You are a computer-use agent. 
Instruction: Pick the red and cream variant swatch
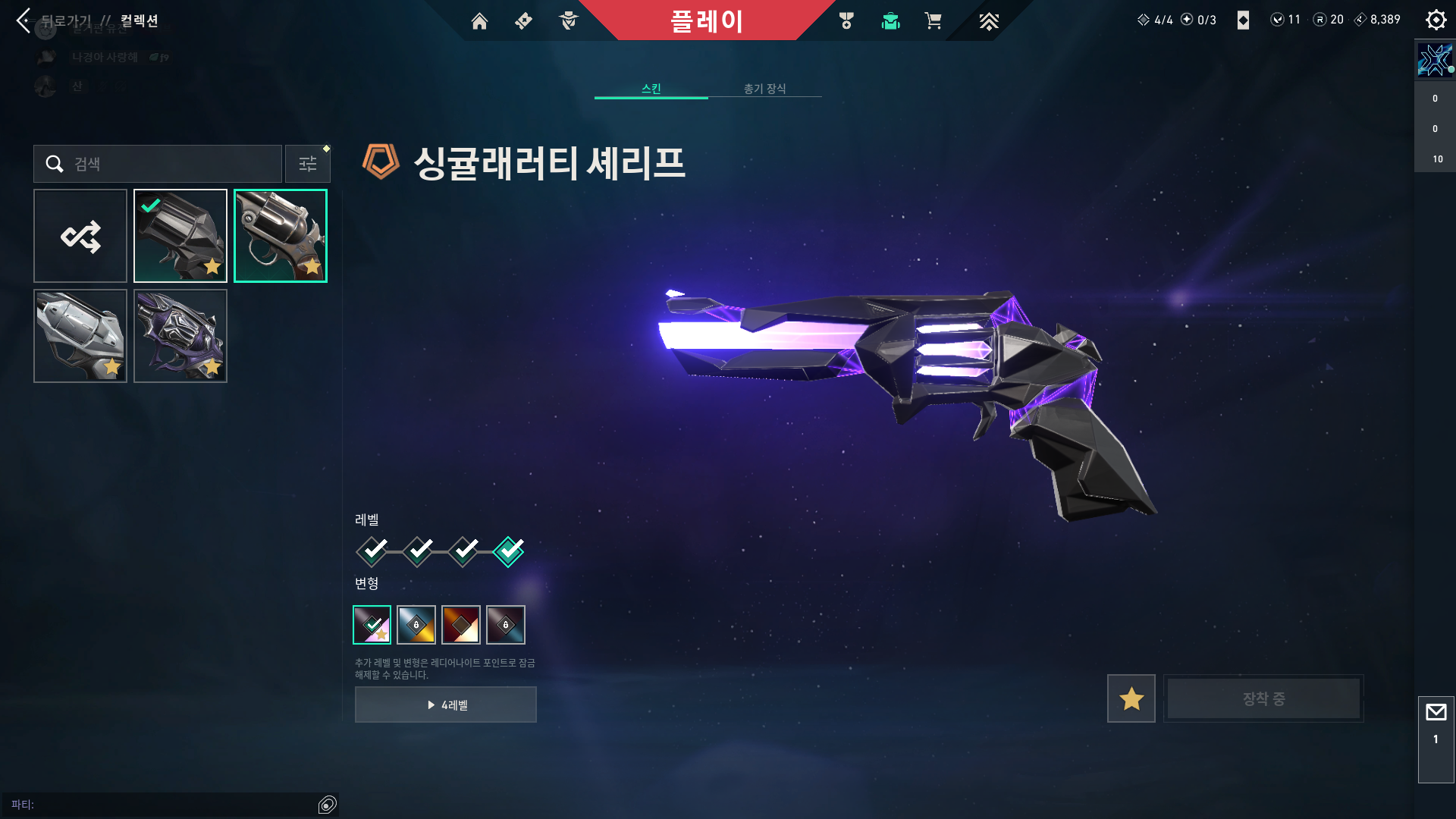[x=461, y=625]
